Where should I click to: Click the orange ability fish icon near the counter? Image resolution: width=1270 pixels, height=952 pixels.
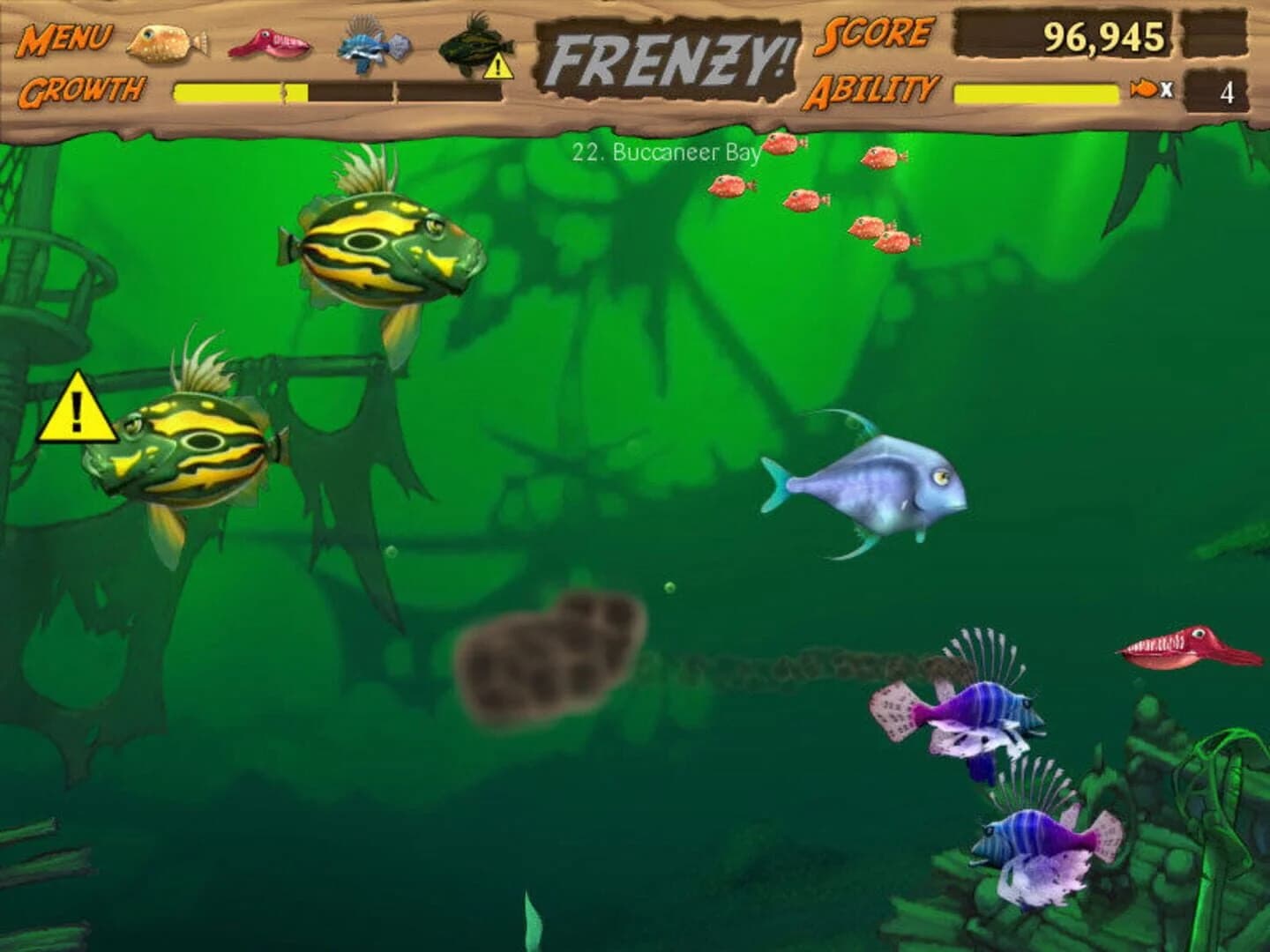coord(1143,88)
